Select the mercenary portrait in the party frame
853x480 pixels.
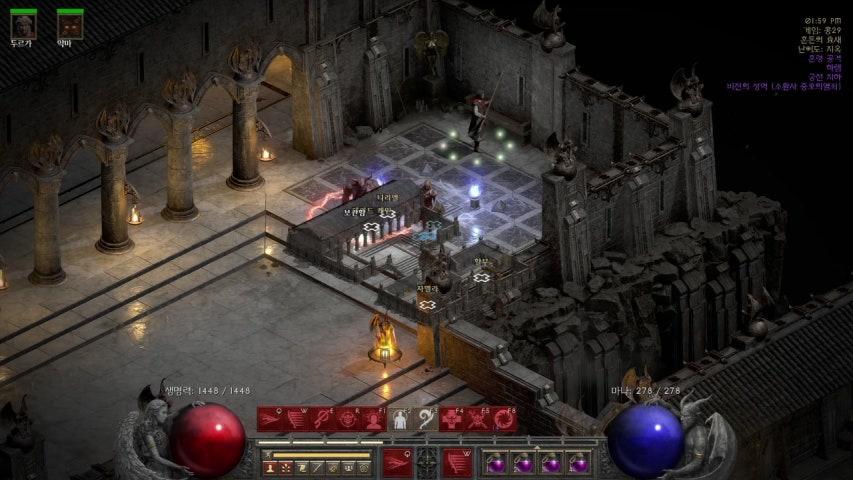coord(23,24)
